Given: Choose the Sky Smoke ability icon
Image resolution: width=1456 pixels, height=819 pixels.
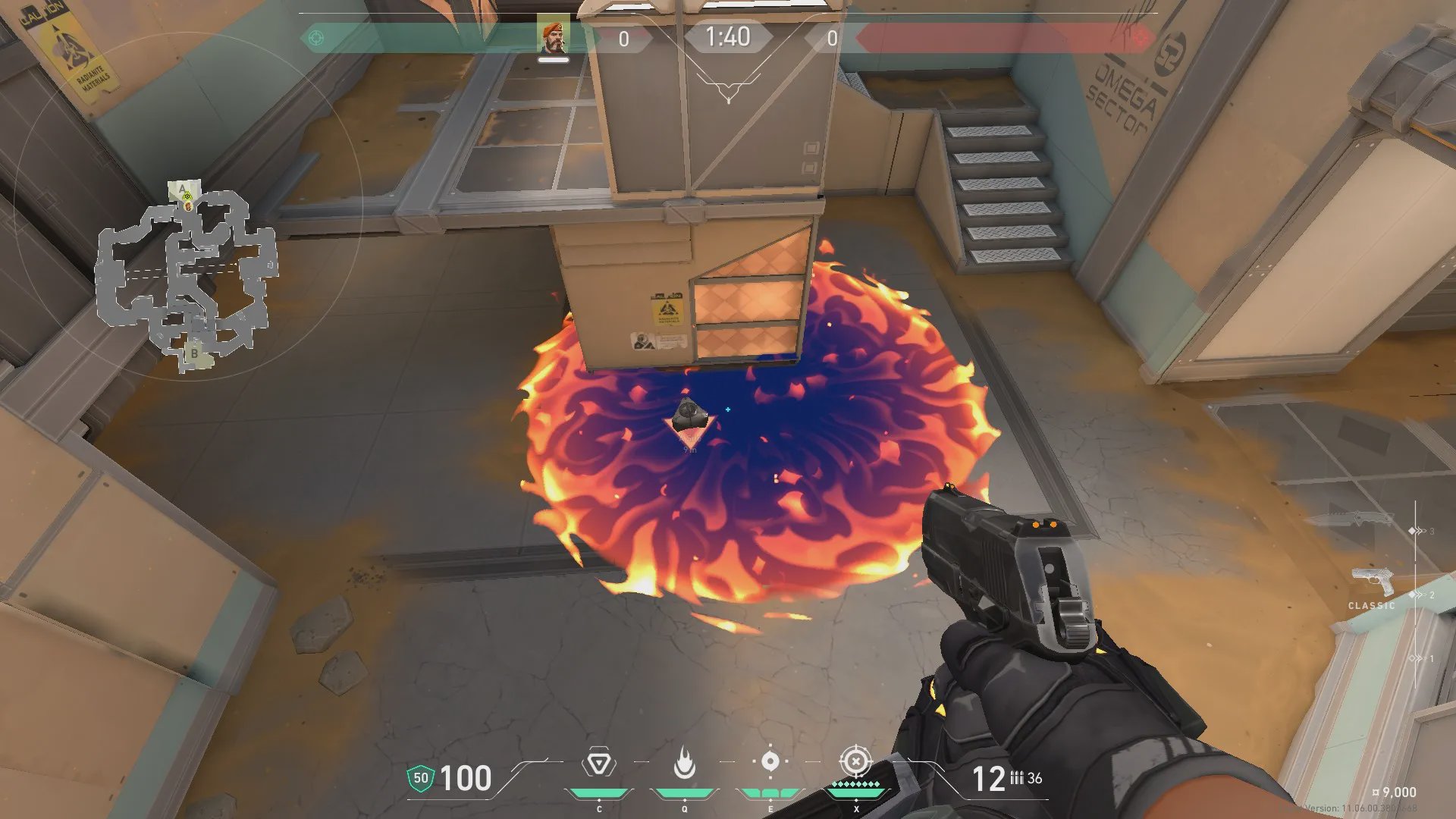Looking at the screenshot, I should pos(770,761).
